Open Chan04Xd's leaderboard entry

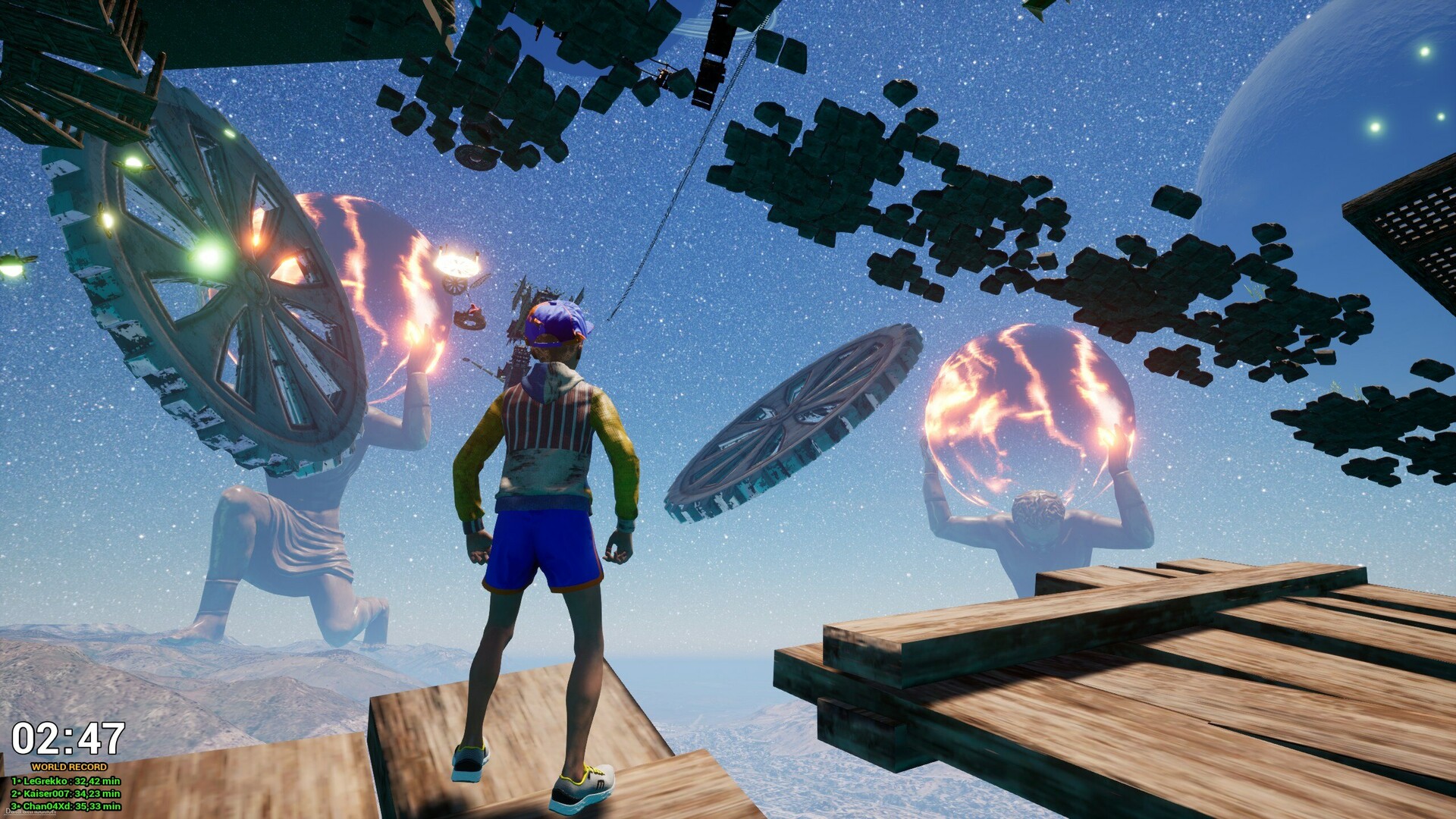click(x=64, y=807)
